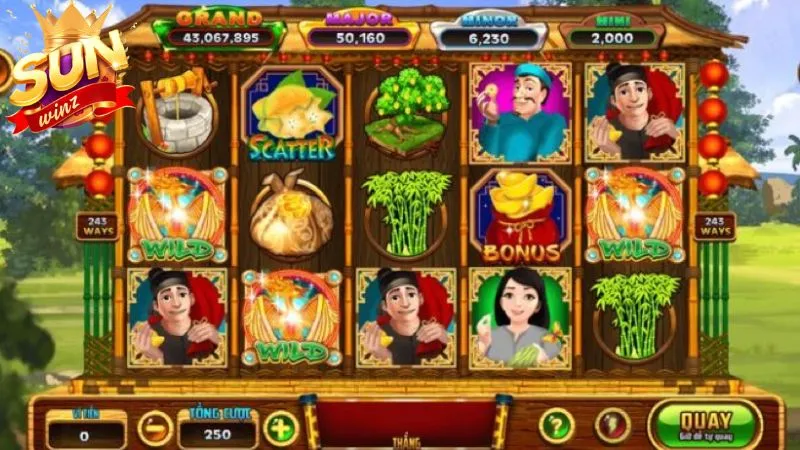Image resolution: width=800 pixels, height=450 pixels.
Task: Decrease the total bet with the minus button
Action: point(155,428)
